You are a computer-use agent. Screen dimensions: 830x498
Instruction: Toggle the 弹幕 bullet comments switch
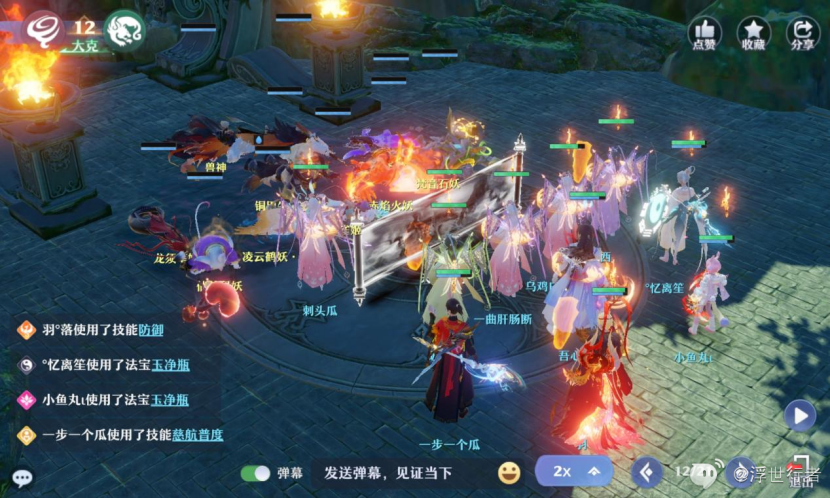point(256,473)
